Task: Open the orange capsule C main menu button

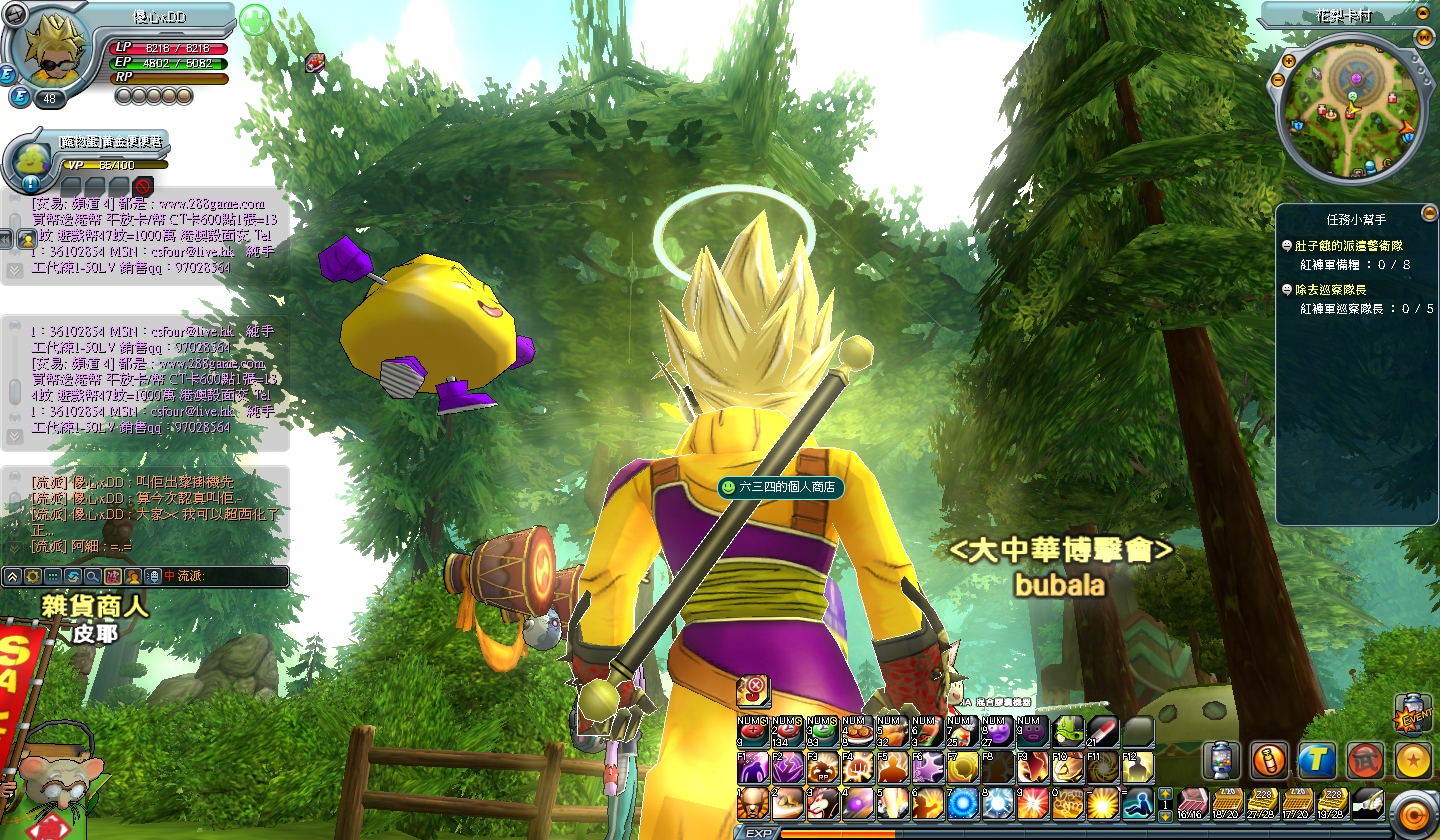Action: [1413, 813]
